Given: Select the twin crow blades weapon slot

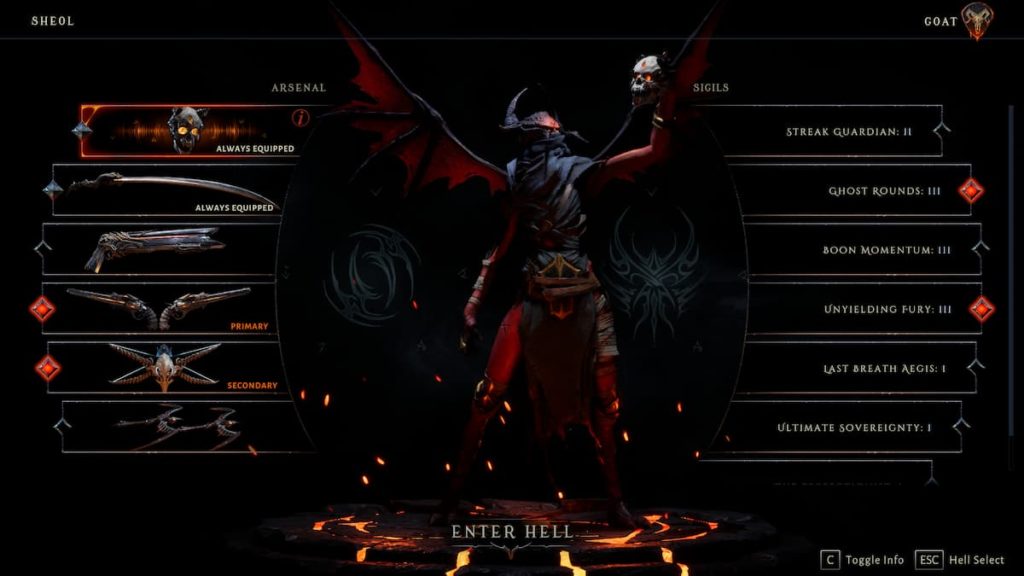Looking at the screenshot, I should pyautogui.click(x=178, y=427).
